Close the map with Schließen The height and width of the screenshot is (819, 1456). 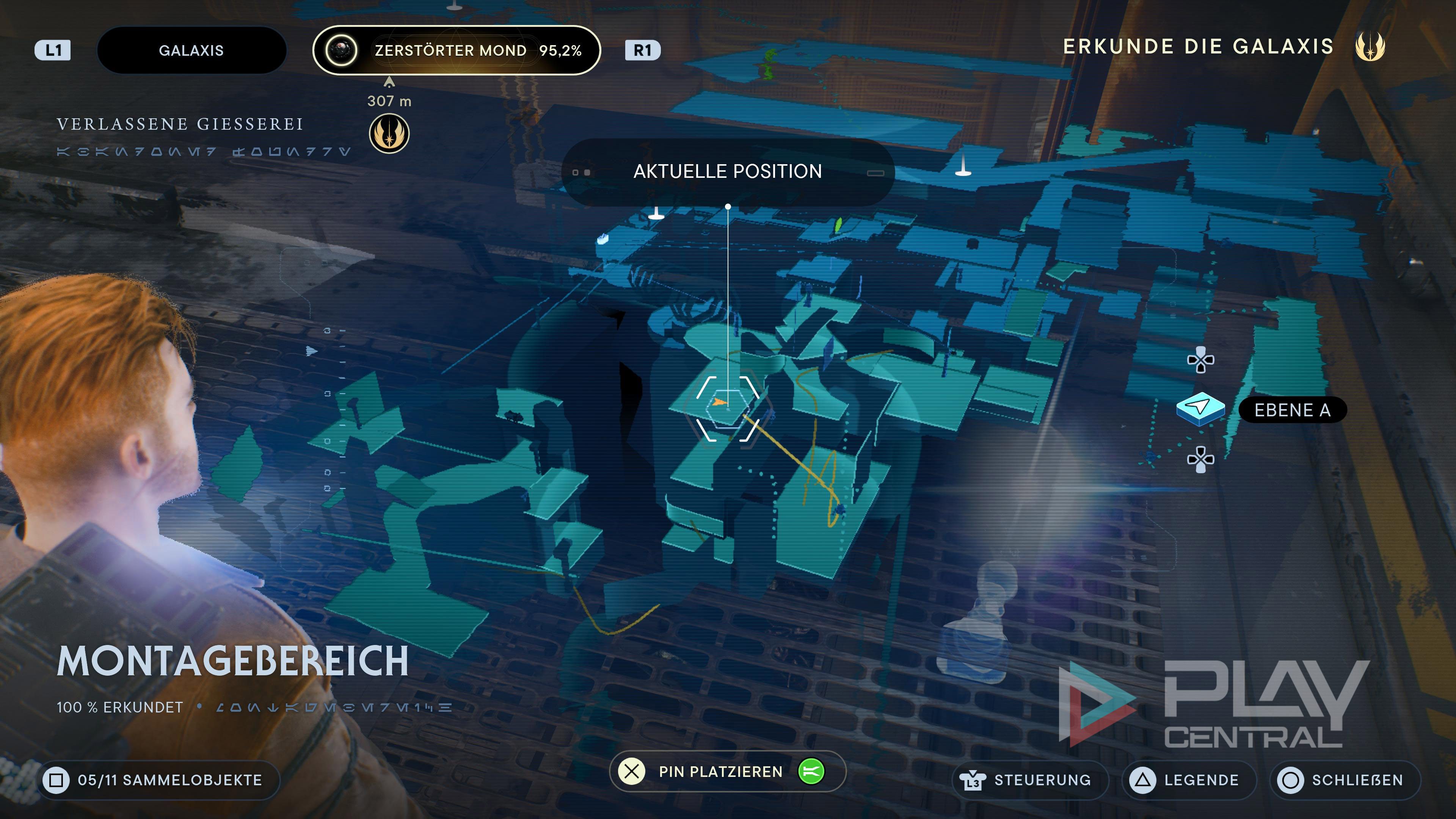1345,780
